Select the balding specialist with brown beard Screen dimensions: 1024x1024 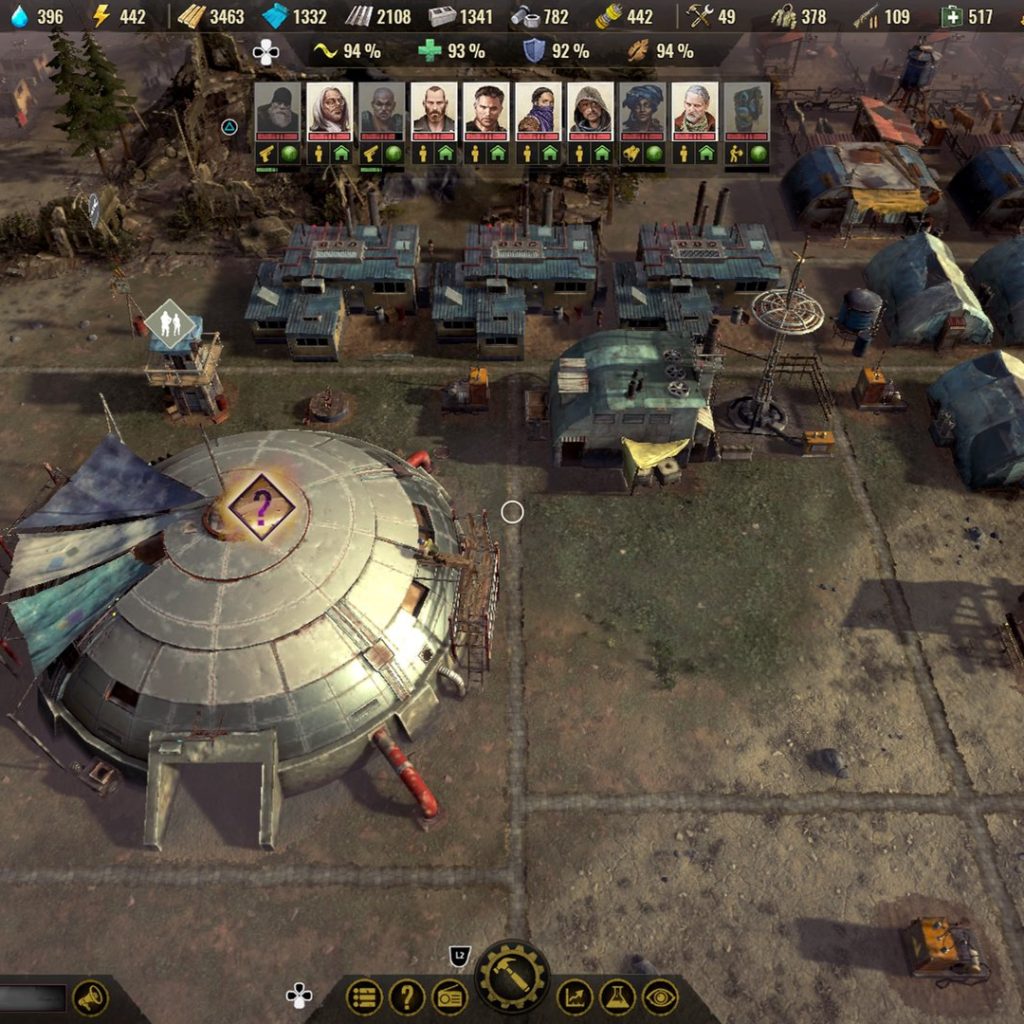(434, 110)
